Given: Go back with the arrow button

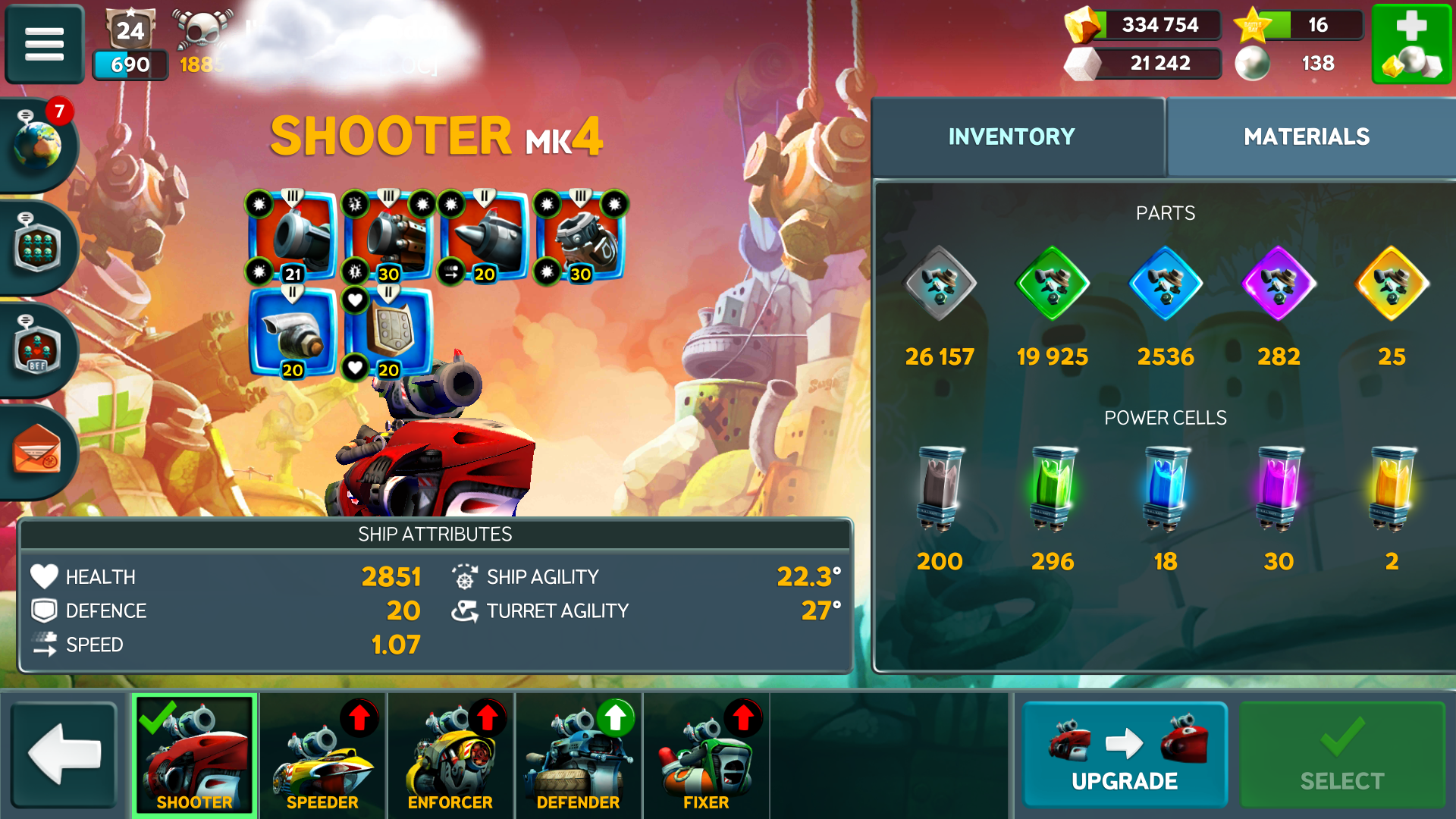Looking at the screenshot, I should pos(64,754).
